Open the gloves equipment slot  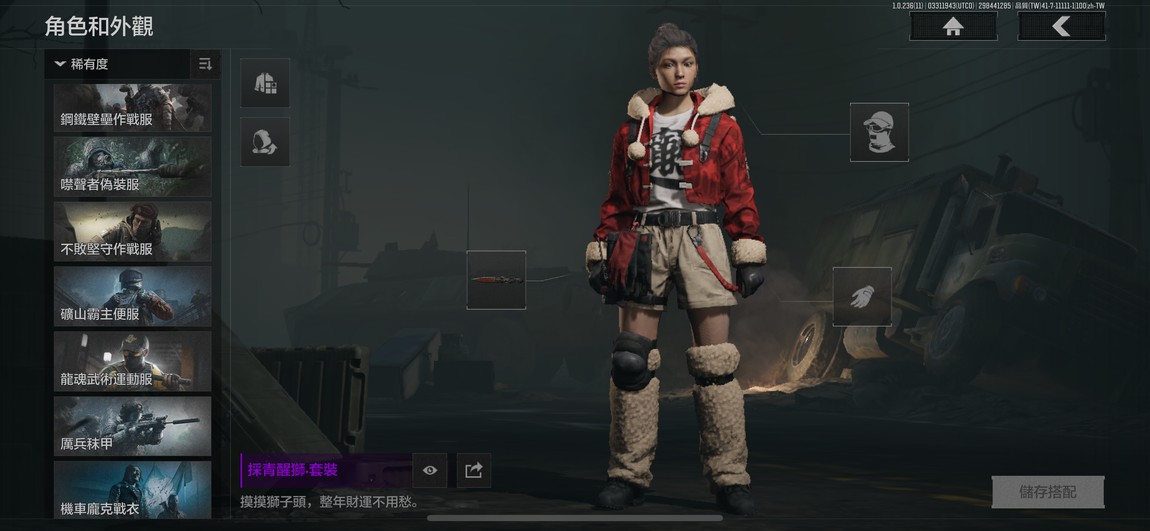tap(862, 297)
